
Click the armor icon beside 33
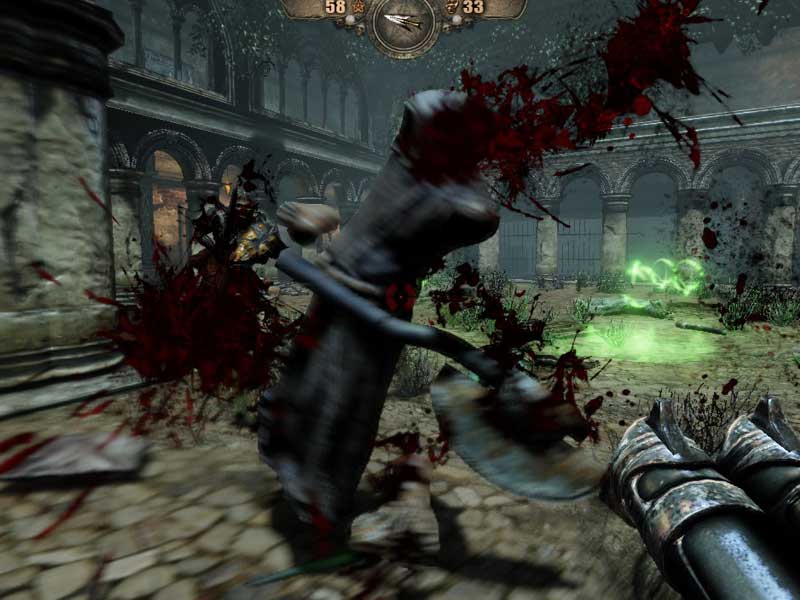(x=451, y=8)
